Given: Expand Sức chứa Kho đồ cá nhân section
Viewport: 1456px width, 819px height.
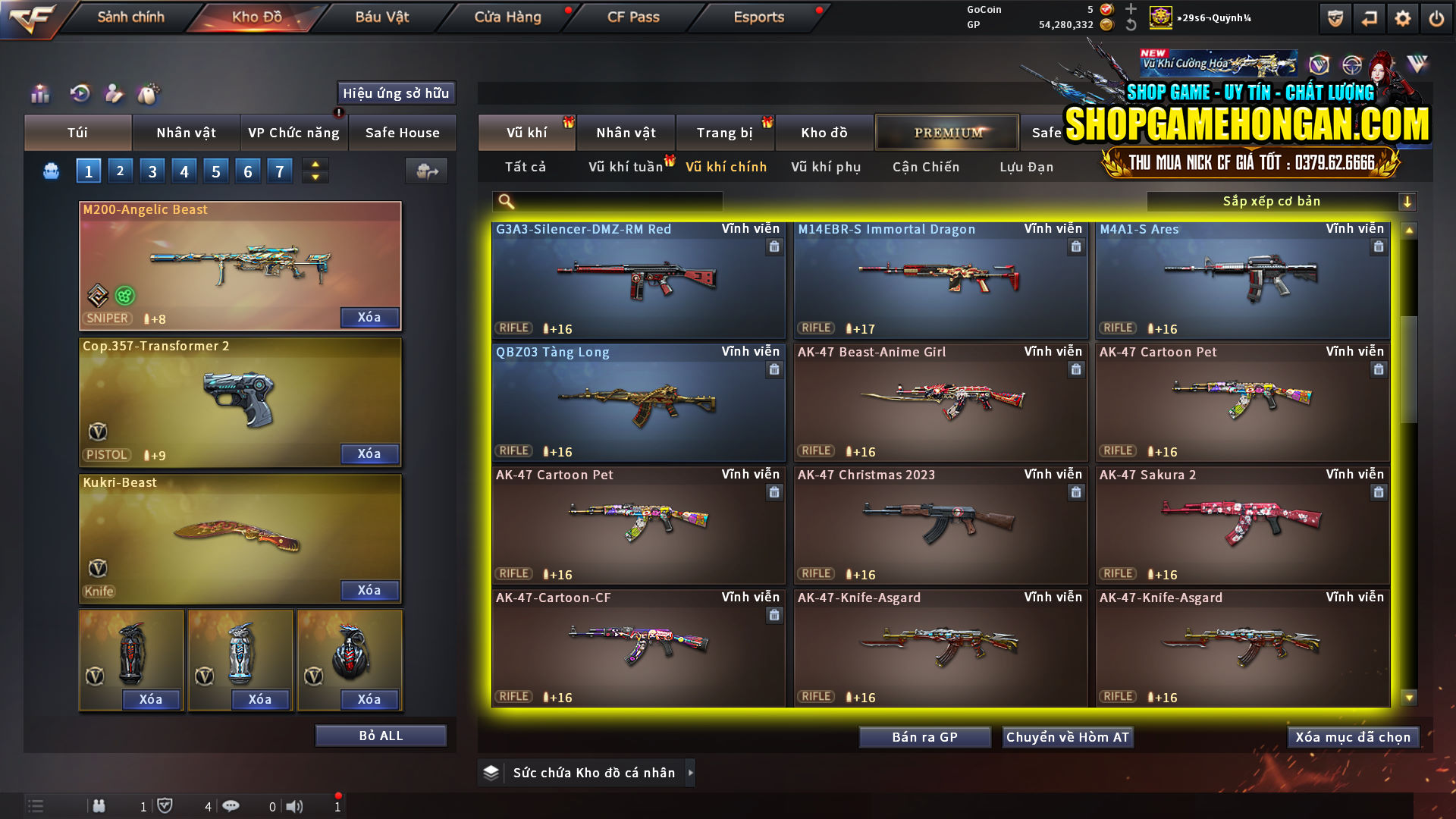Looking at the screenshot, I should coord(585,772).
